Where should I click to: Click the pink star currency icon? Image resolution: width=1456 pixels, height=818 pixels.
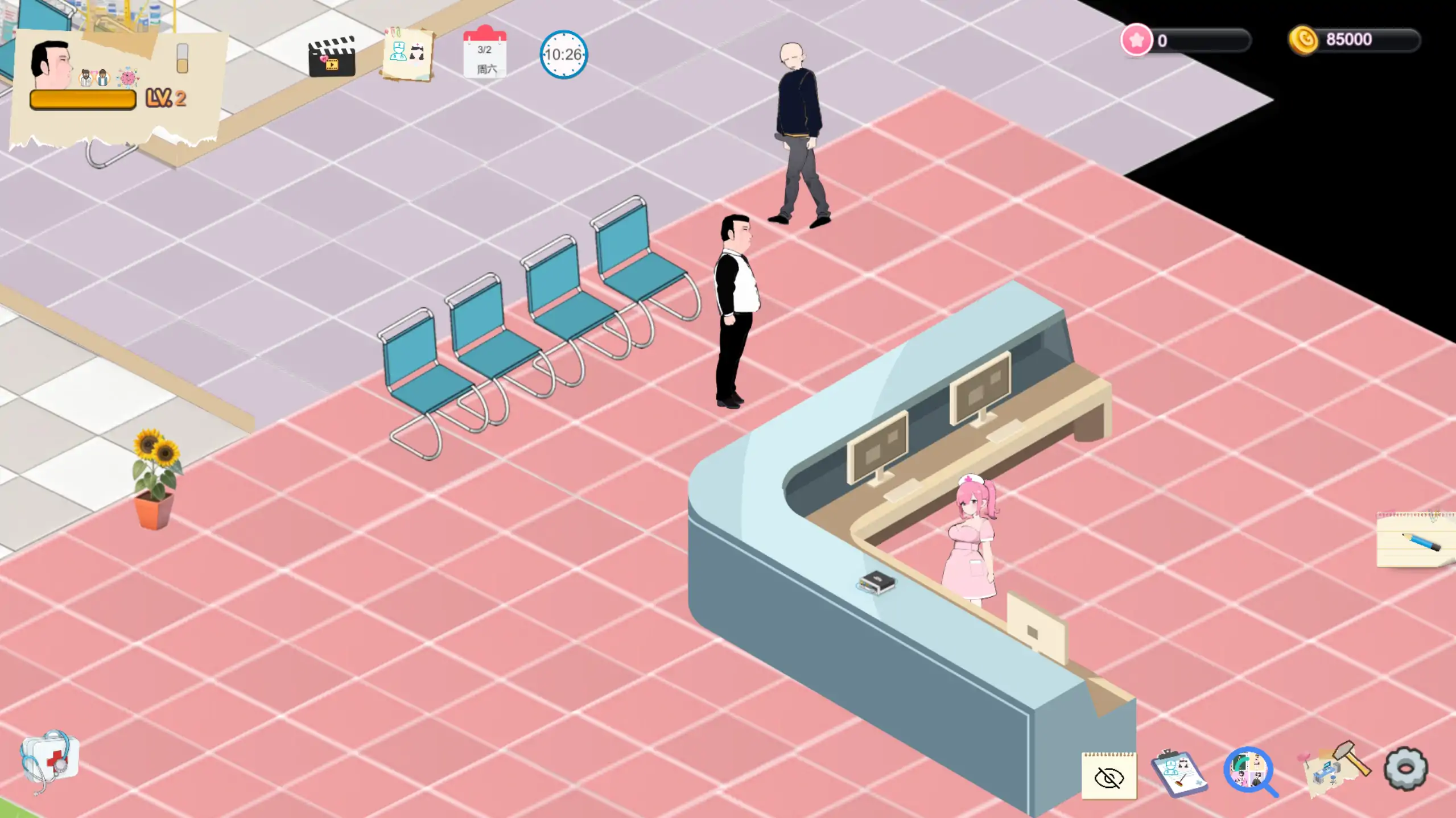pyautogui.click(x=1136, y=40)
